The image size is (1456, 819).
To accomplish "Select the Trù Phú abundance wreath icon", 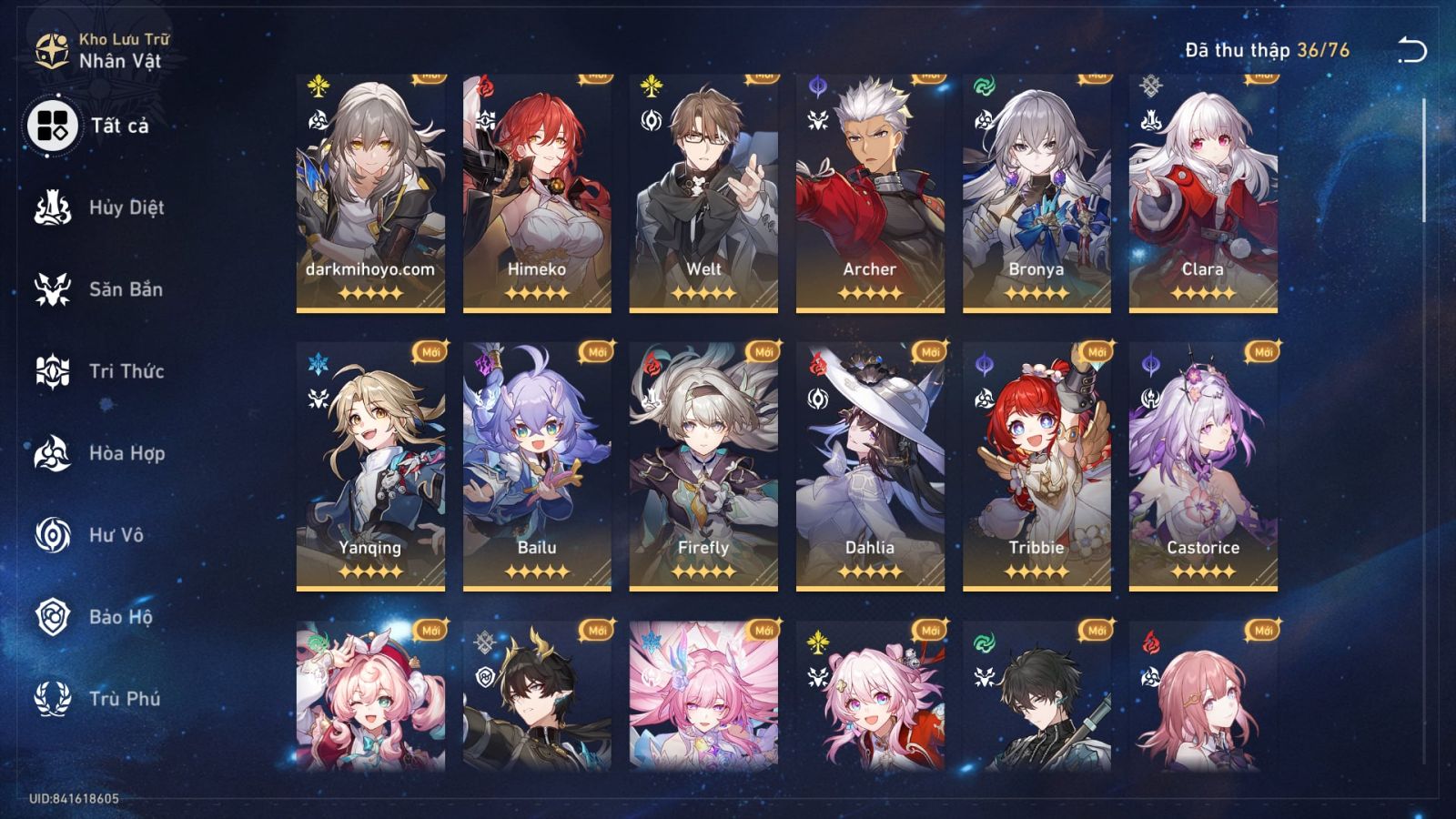I will pyautogui.click(x=52, y=701).
